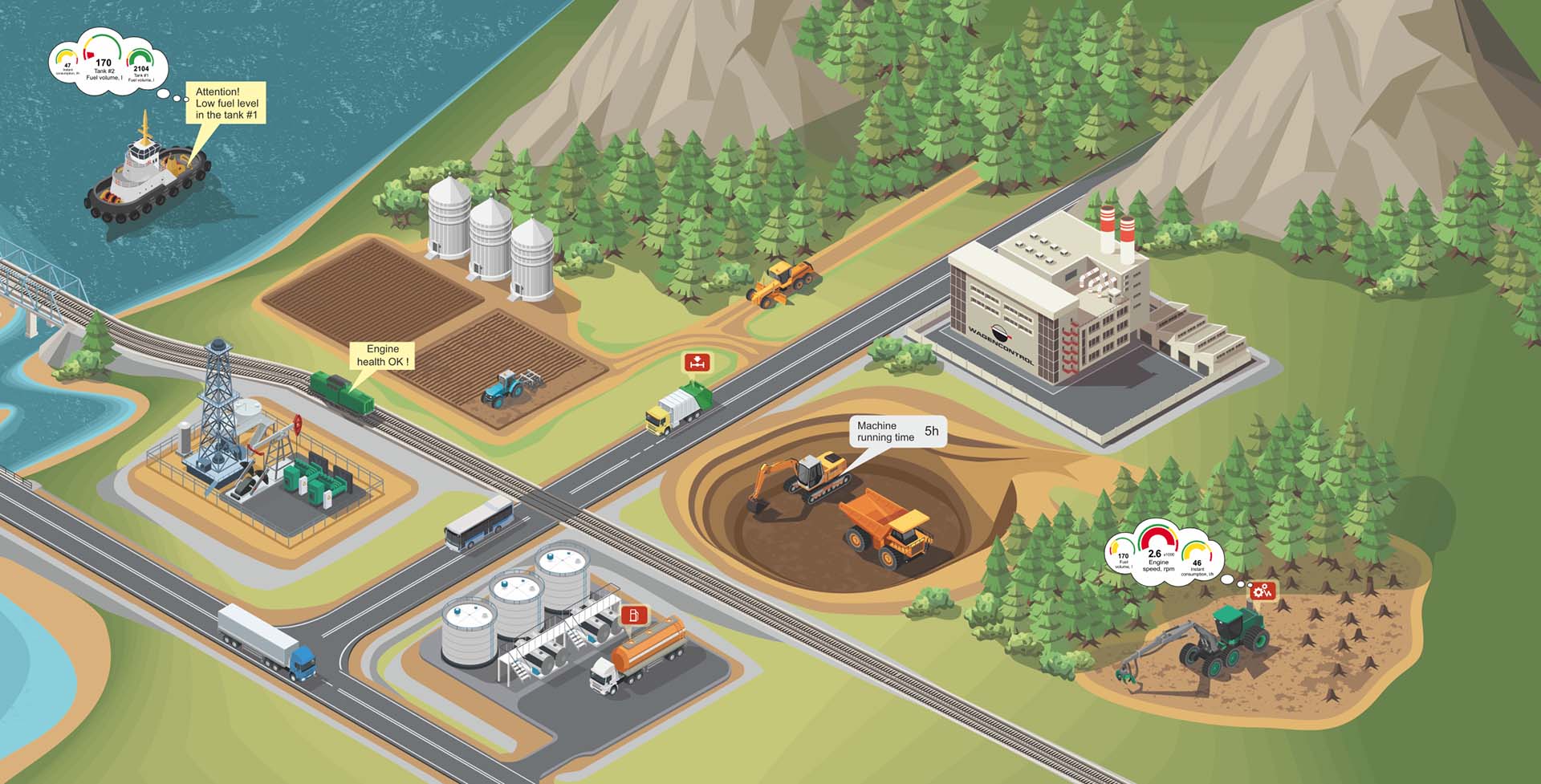The height and width of the screenshot is (784, 1541).
Task: Select the red gear and wrench marker
Action: 1262,592
